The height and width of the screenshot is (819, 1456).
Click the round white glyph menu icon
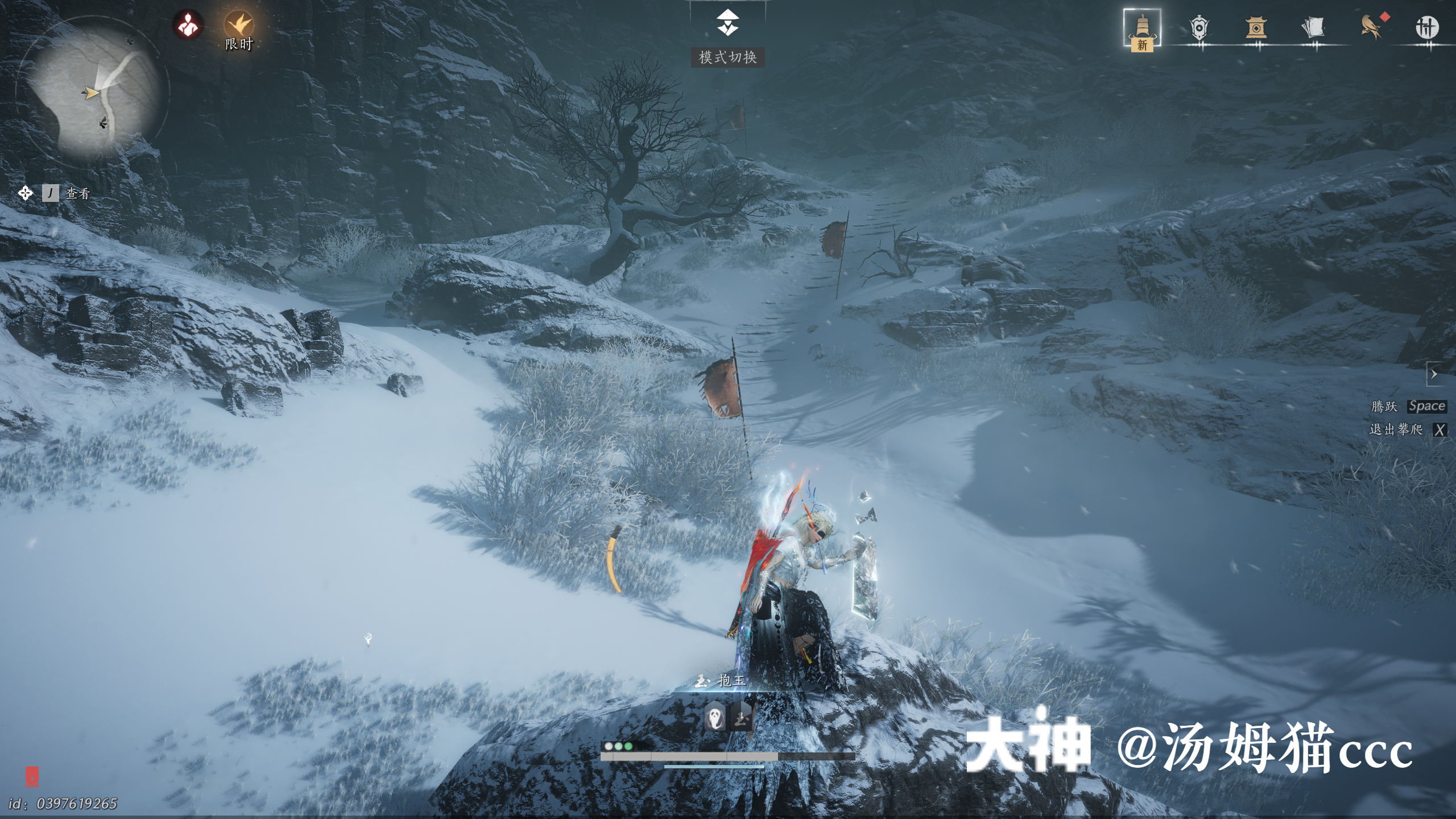(1426, 27)
